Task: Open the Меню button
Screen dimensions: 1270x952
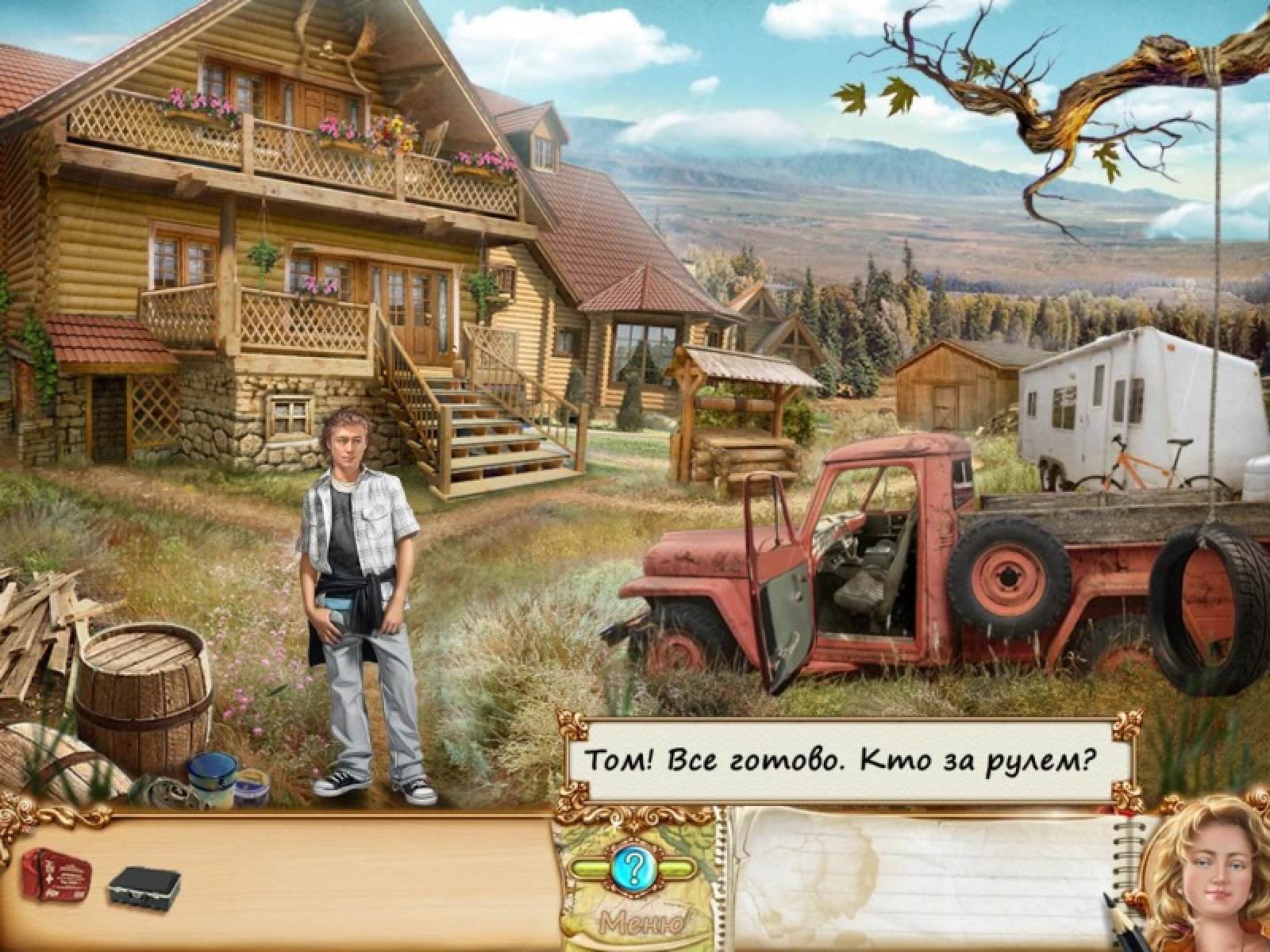Action: point(643,923)
